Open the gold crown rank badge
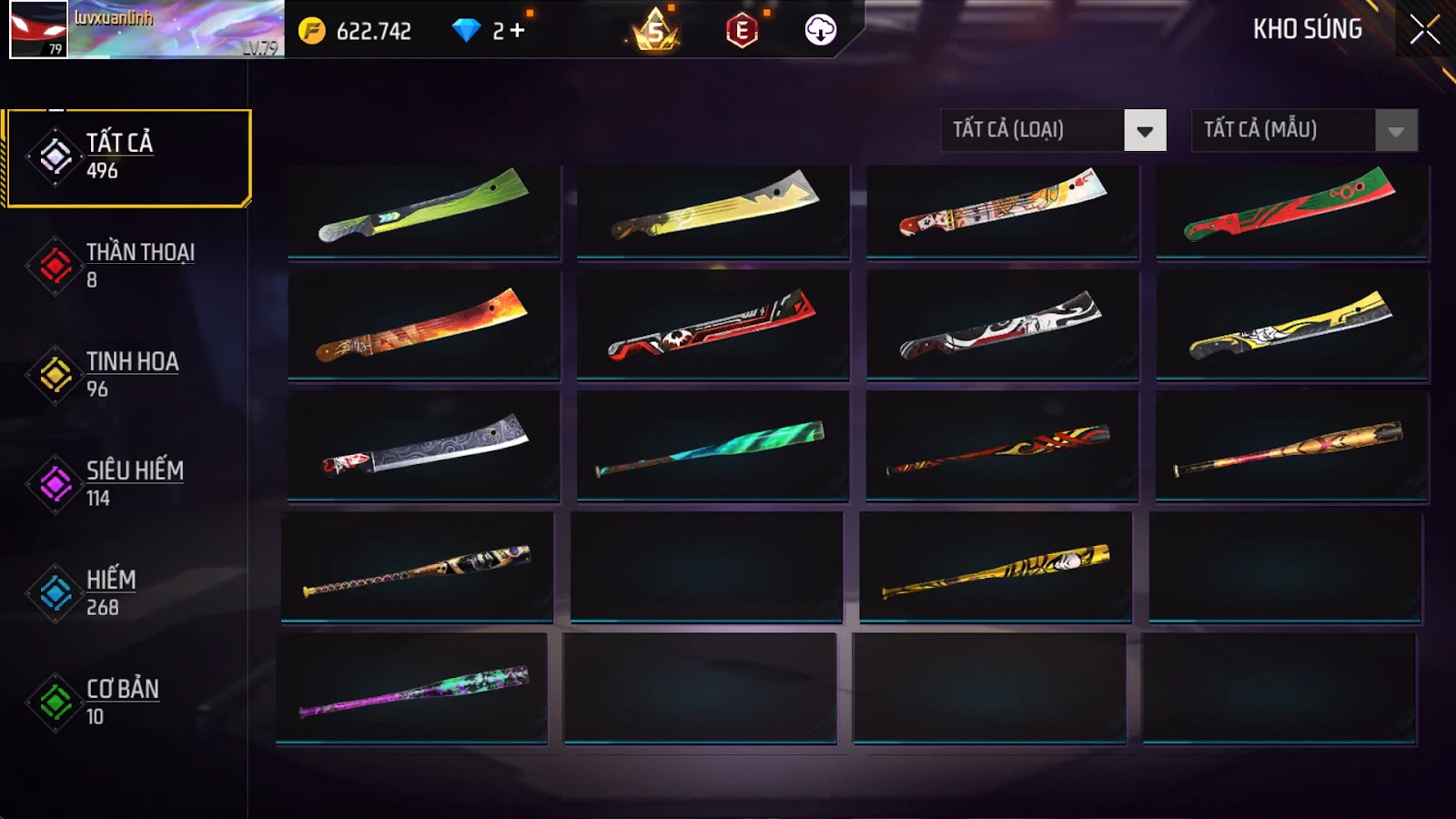The width and height of the screenshot is (1456, 819). tap(655, 31)
